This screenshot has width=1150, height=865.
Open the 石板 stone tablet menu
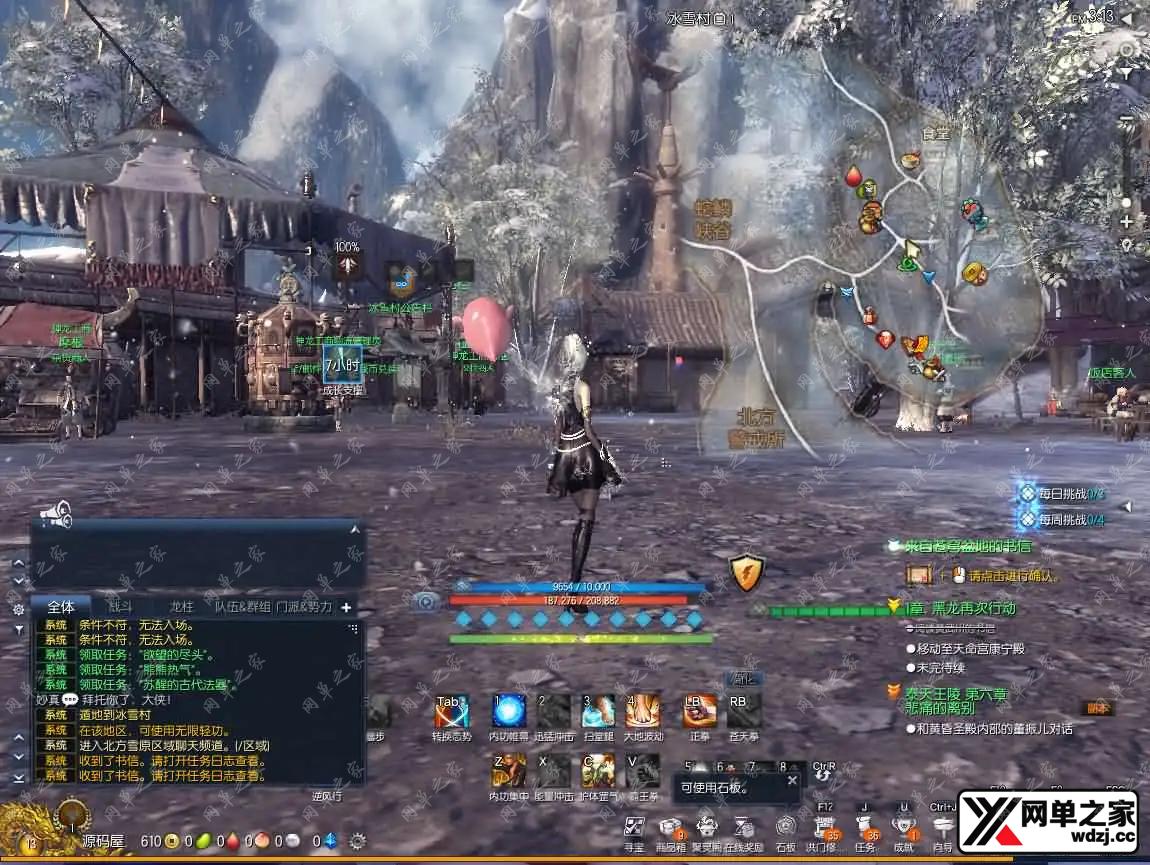point(786,828)
